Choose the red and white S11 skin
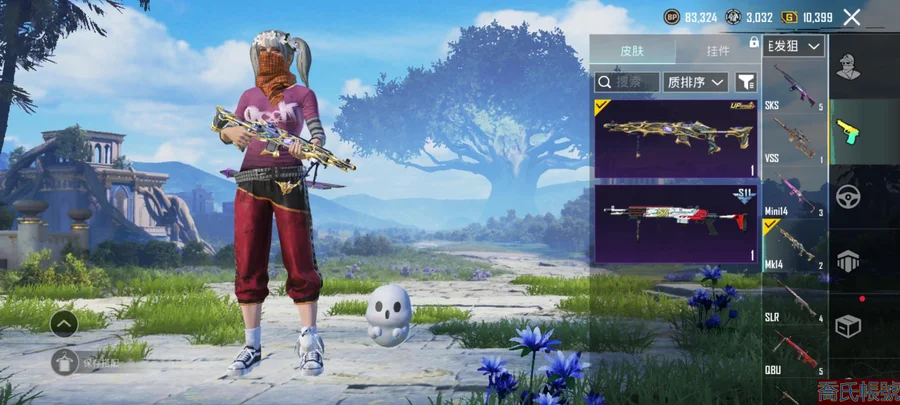The image size is (900, 405). pyautogui.click(x=676, y=222)
